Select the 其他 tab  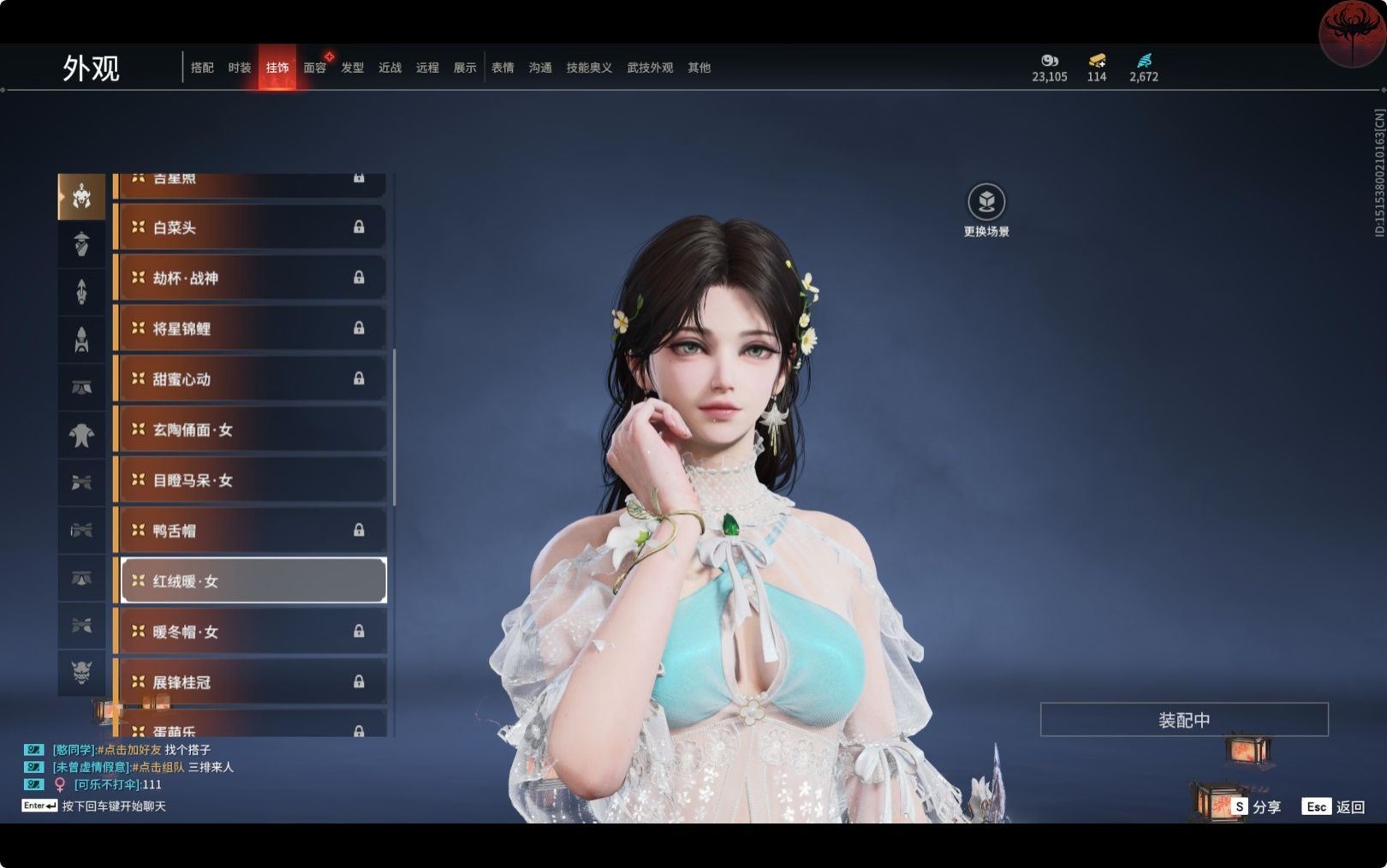click(699, 68)
